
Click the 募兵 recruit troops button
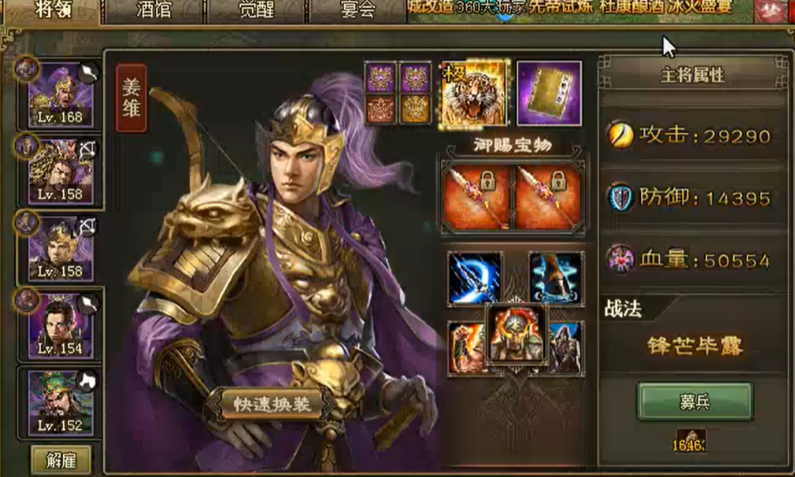(x=695, y=402)
